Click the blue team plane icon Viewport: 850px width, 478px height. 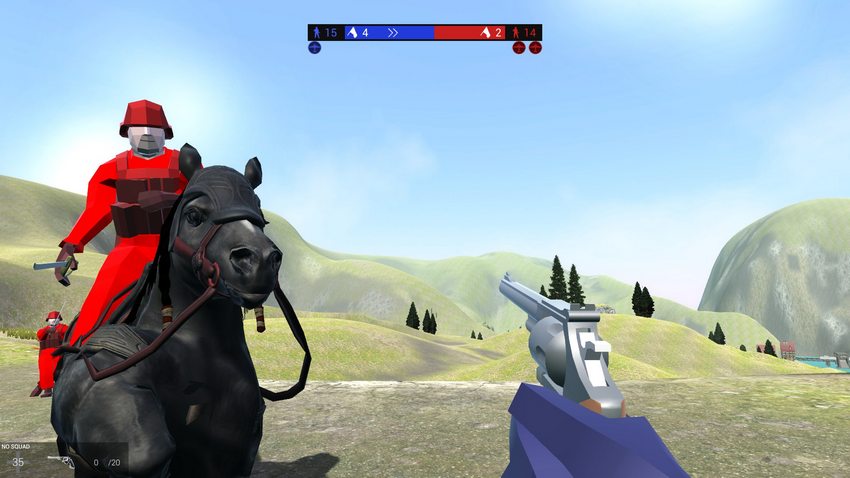tap(314, 47)
